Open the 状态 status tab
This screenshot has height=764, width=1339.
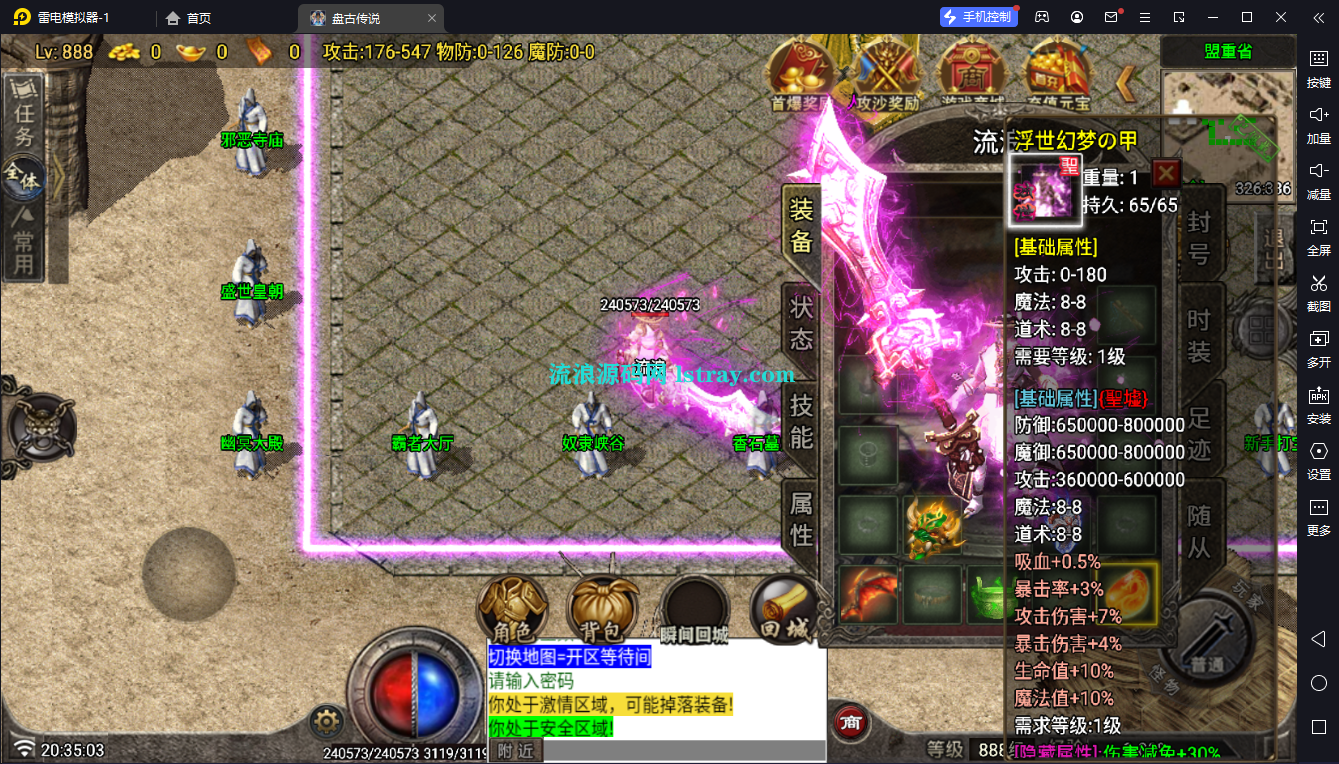click(801, 322)
